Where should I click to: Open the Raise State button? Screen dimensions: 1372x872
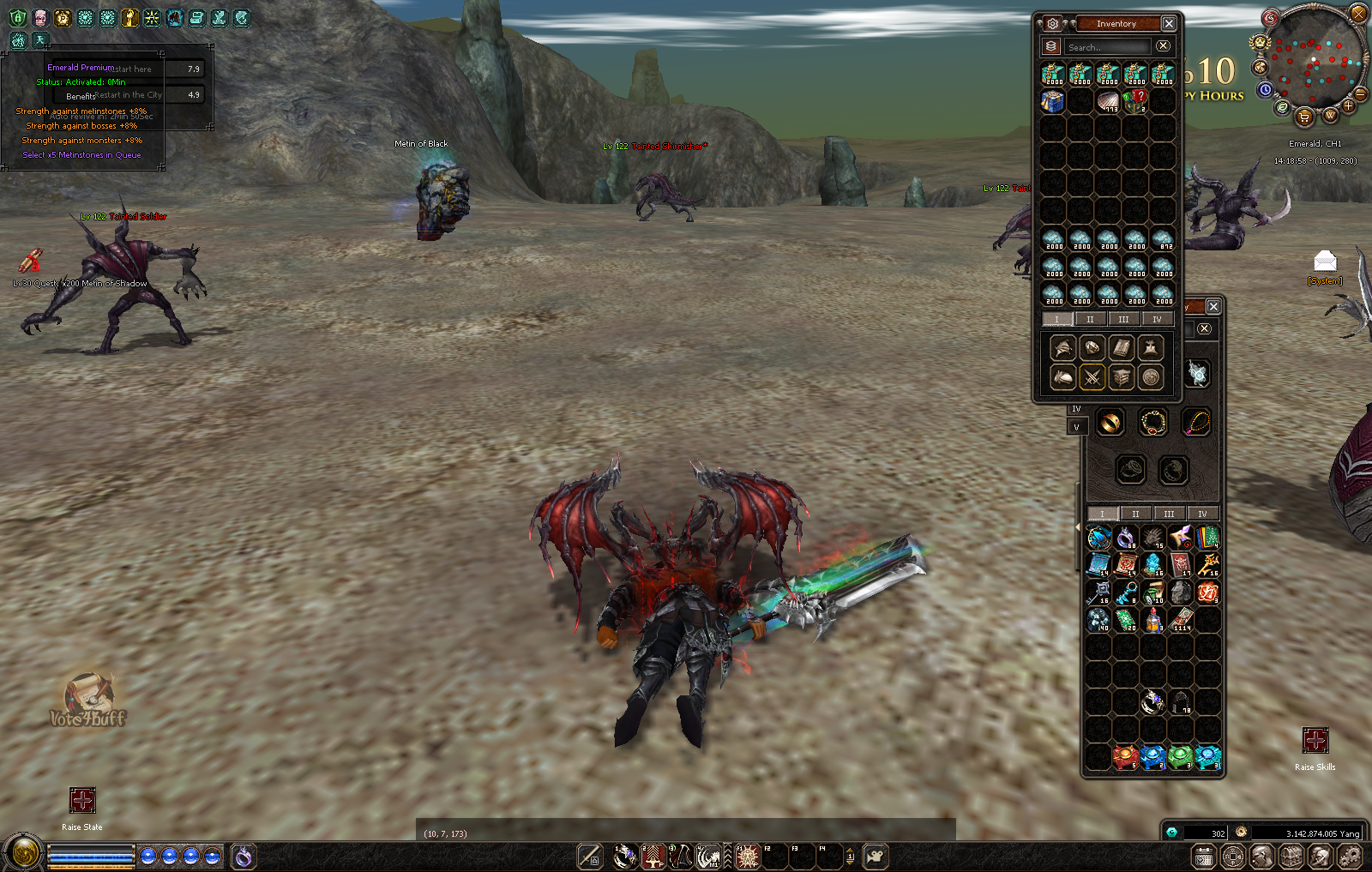[x=82, y=801]
